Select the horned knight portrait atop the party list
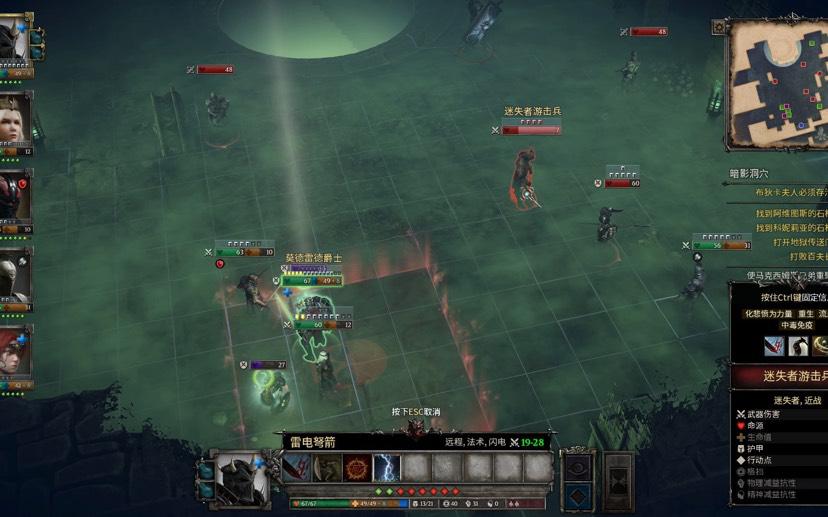 point(14,42)
